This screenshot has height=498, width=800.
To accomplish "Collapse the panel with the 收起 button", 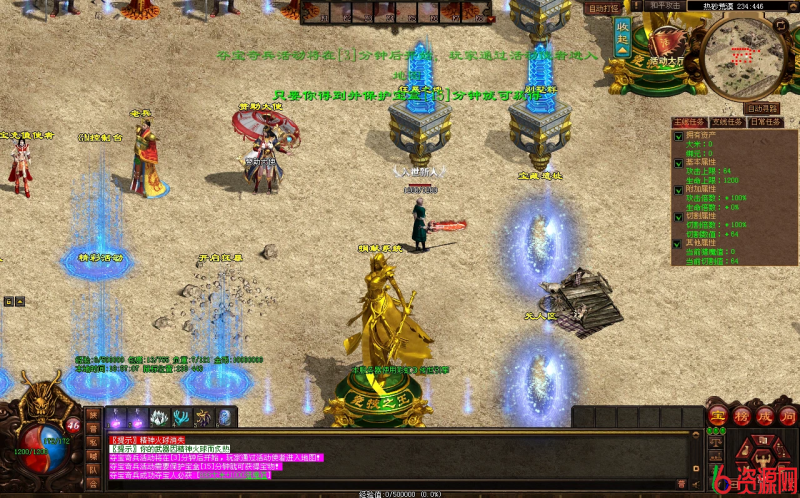I will click(x=623, y=39).
